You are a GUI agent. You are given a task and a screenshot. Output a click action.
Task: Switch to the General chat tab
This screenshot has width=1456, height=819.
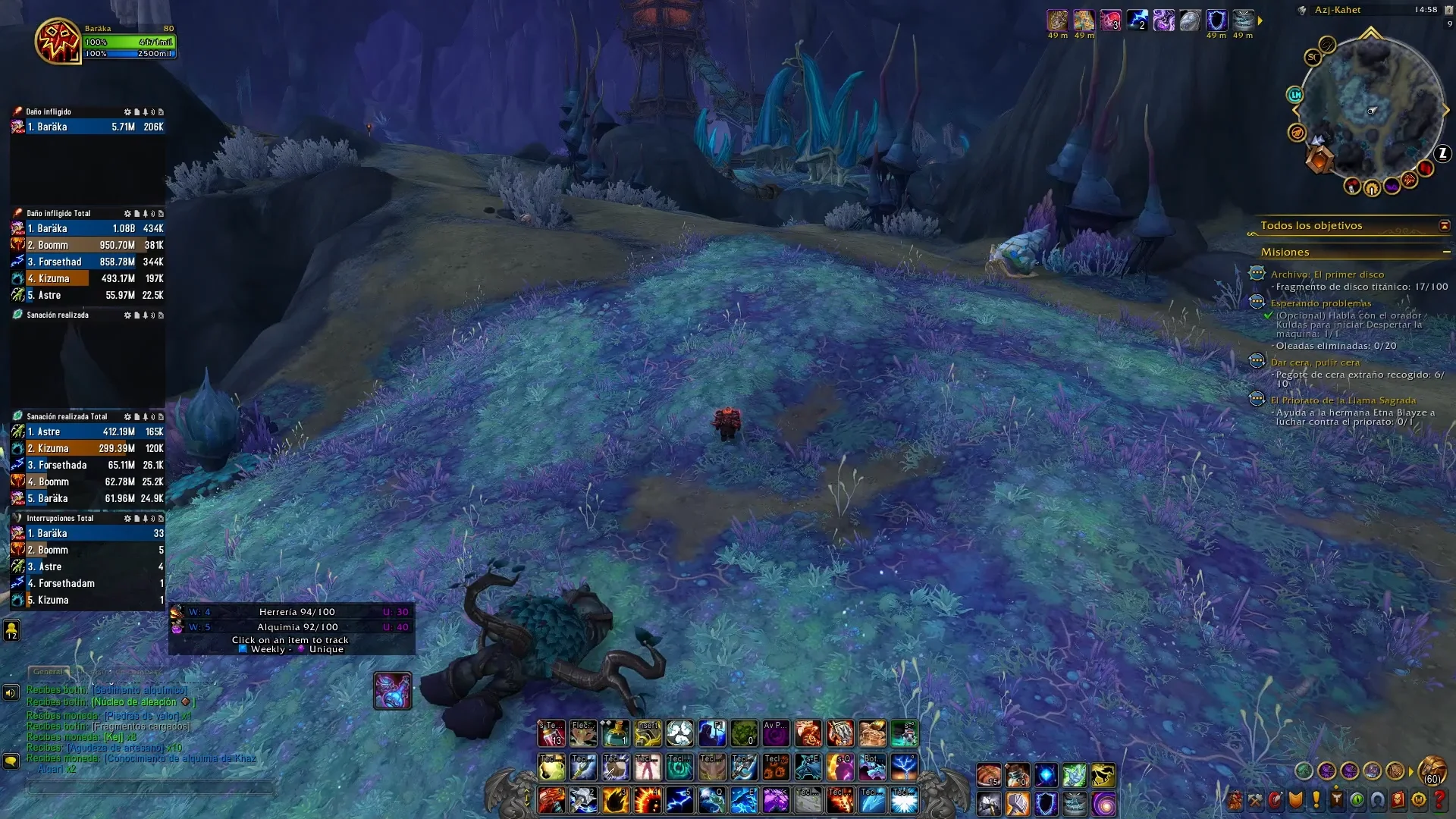[48, 672]
